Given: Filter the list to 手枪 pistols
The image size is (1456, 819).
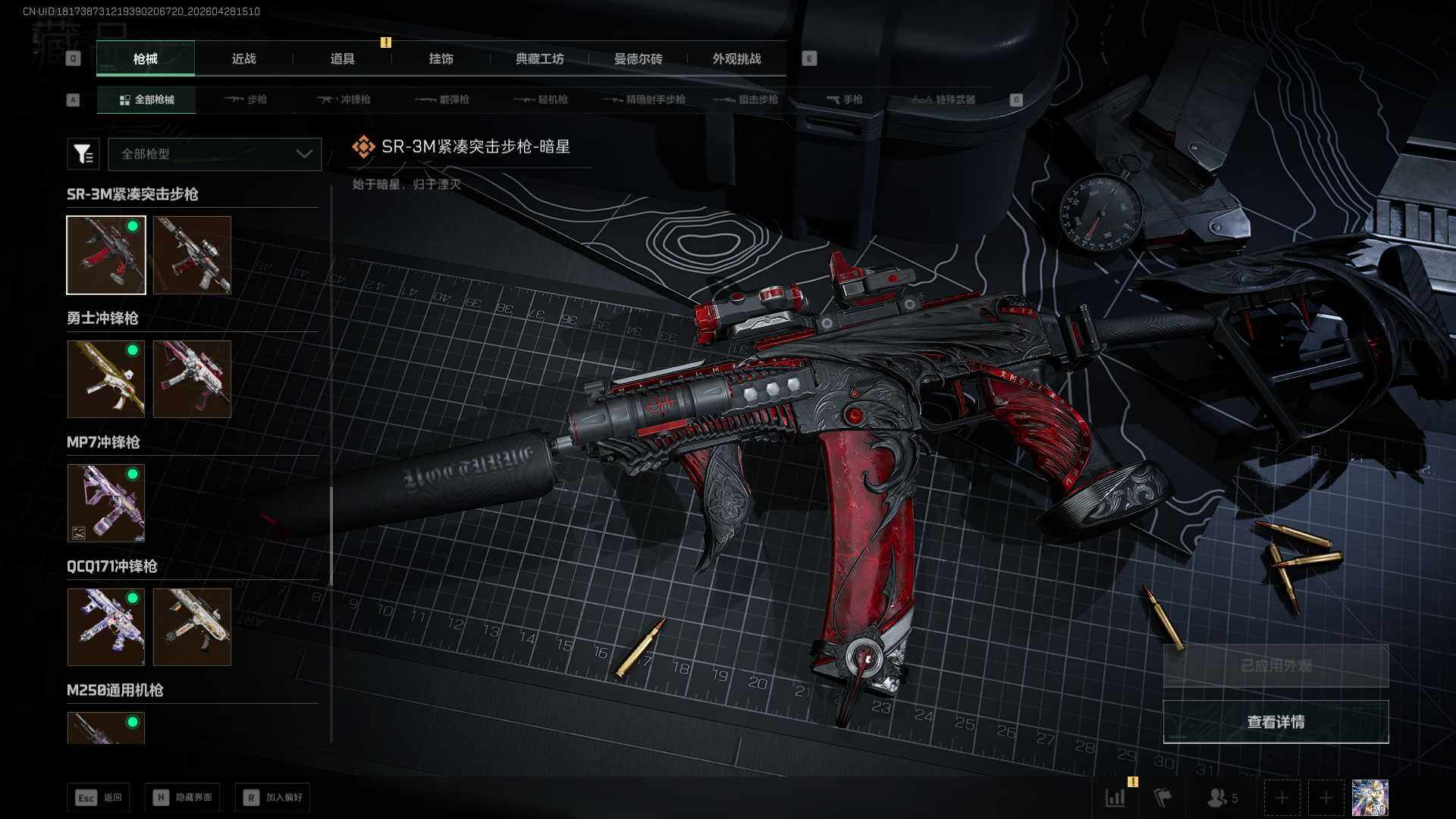Looking at the screenshot, I should (x=844, y=99).
